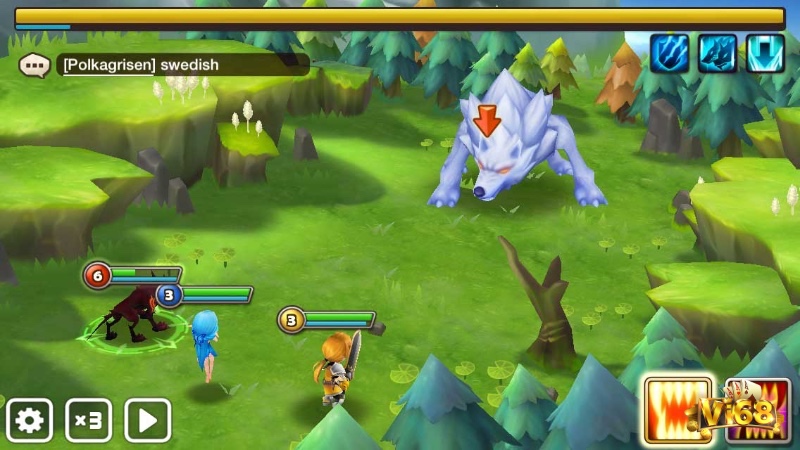Viewport: 800px width, 450px height.
Task: Start auto-battle with the play button
Action: pos(148,420)
